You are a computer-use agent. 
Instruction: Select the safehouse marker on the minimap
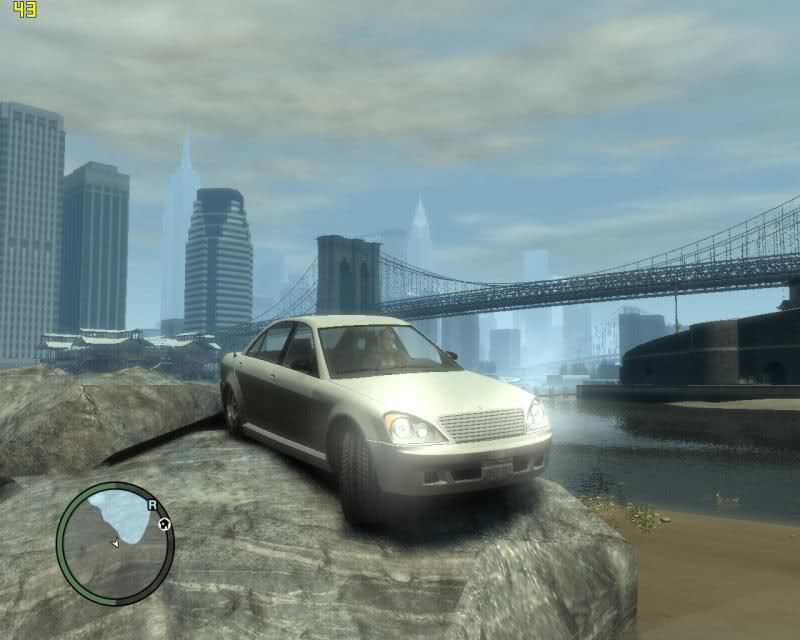(x=164, y=523)
